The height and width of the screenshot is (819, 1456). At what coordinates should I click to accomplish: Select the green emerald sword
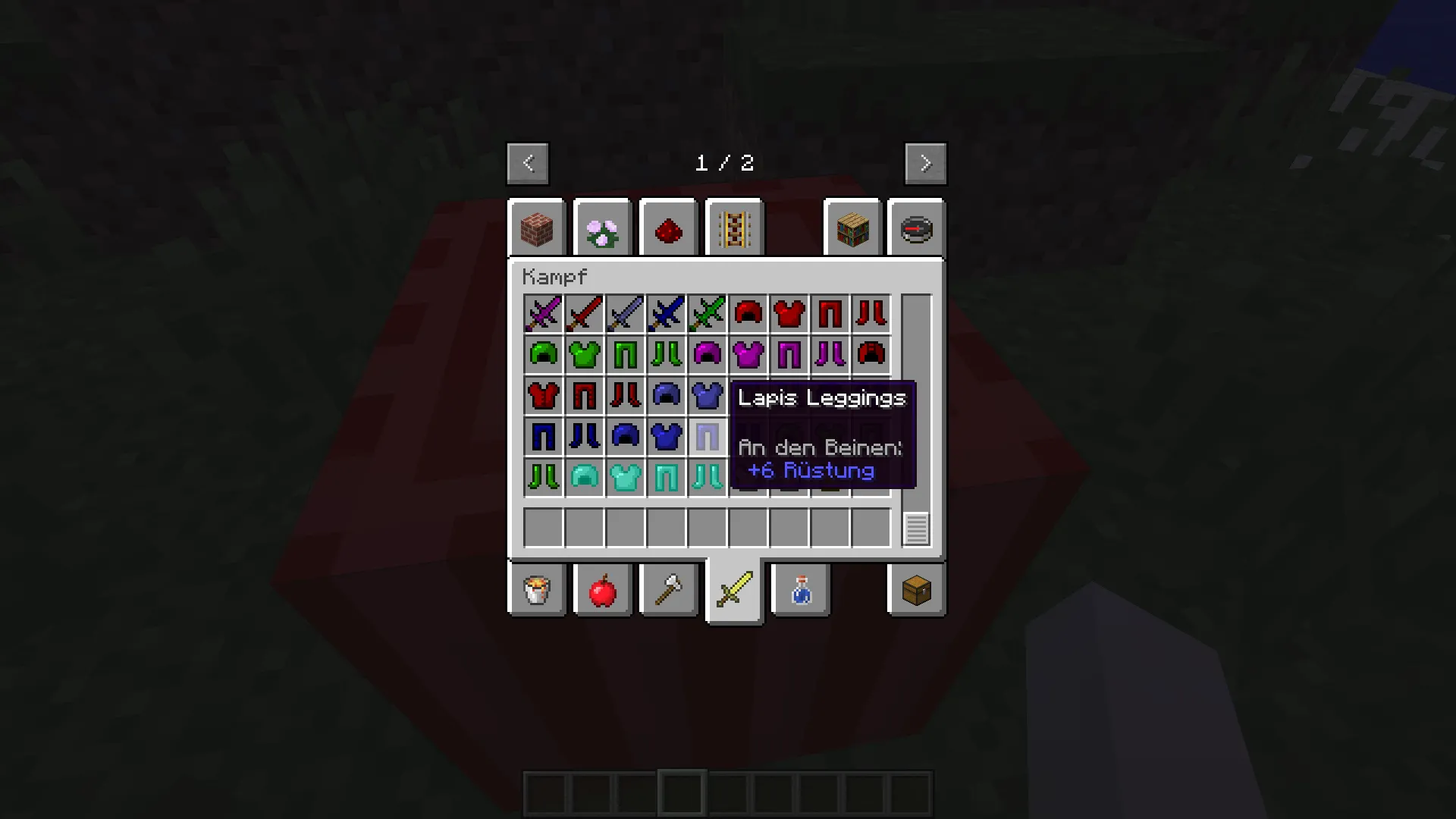tap(707, 314)
